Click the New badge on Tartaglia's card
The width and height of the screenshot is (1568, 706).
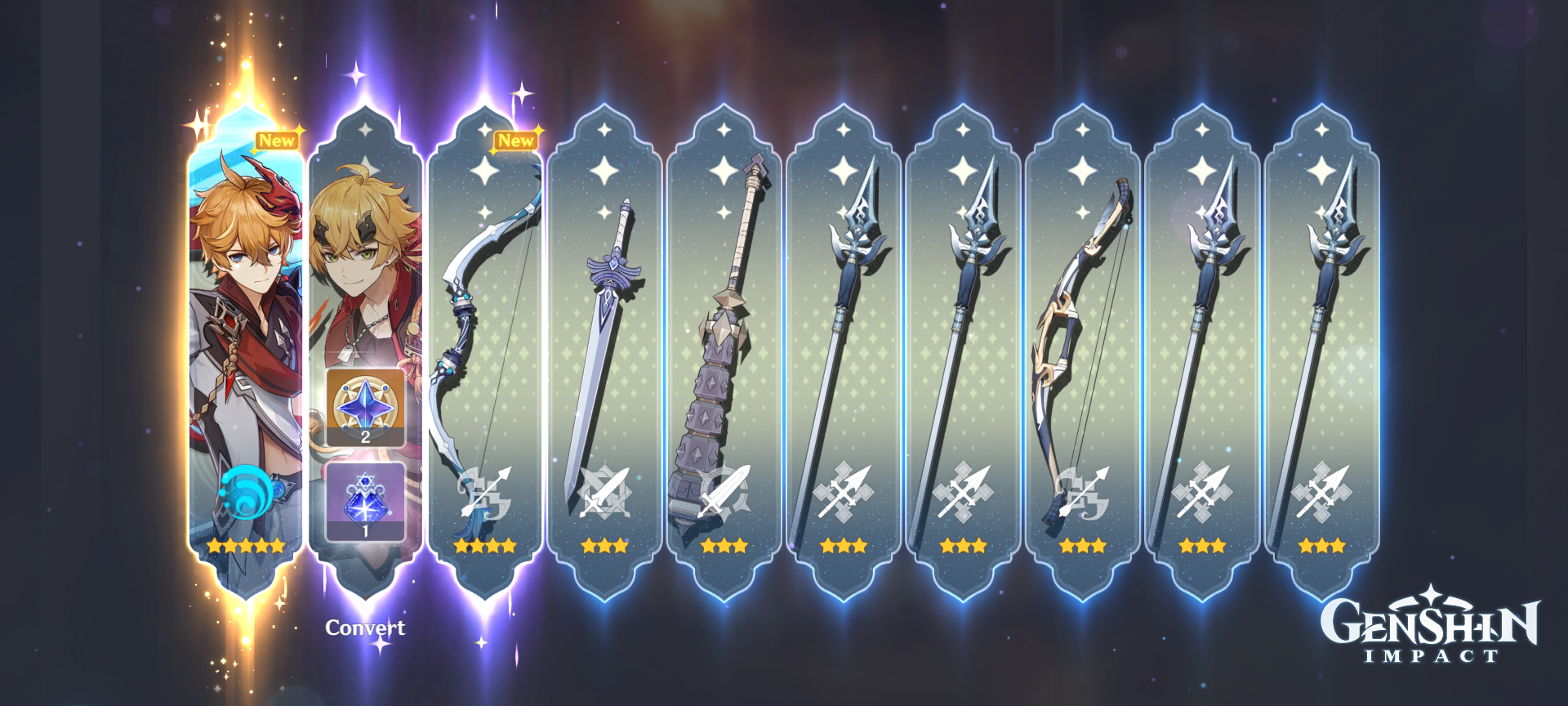278,141
